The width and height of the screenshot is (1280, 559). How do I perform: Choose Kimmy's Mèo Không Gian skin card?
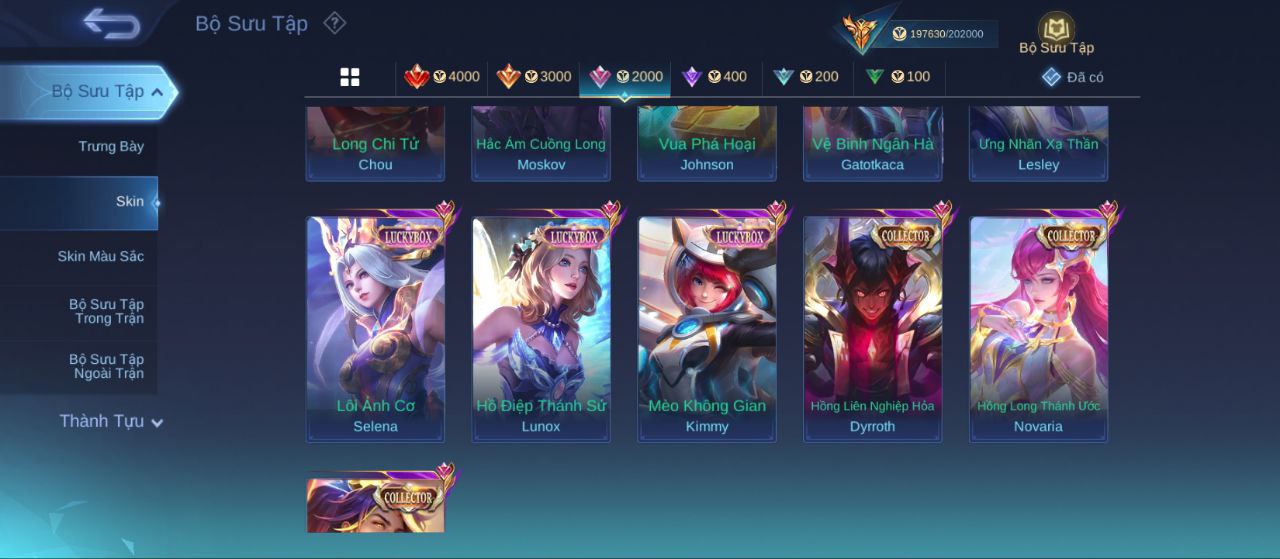tap(707, 328)
